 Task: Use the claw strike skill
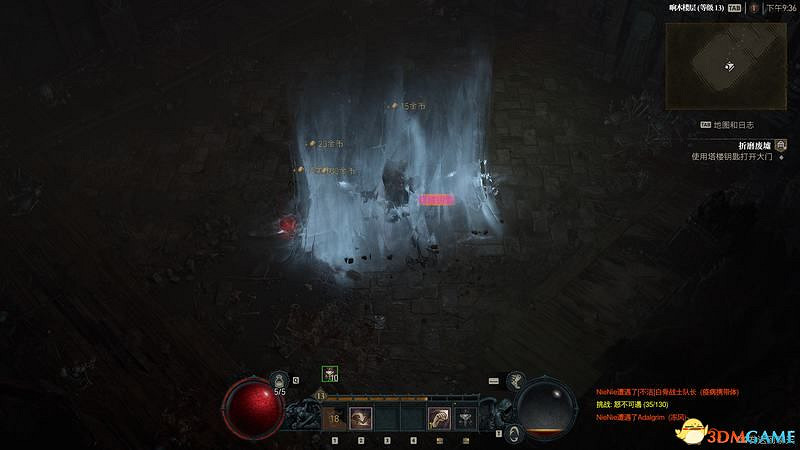pos(438,417)
